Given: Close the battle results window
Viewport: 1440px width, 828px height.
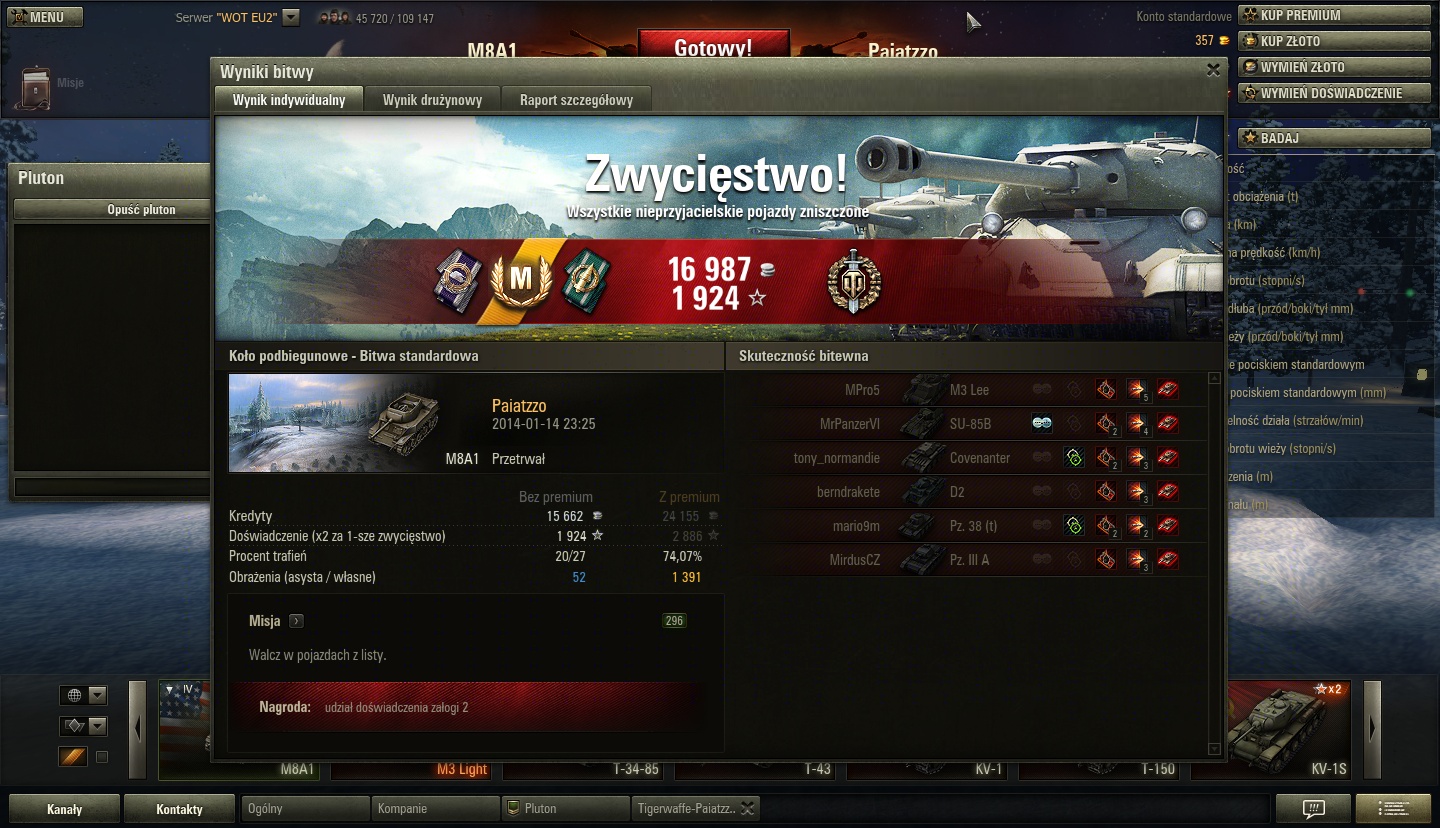Looking at the screenshot, I should [x=1213, y=70].
